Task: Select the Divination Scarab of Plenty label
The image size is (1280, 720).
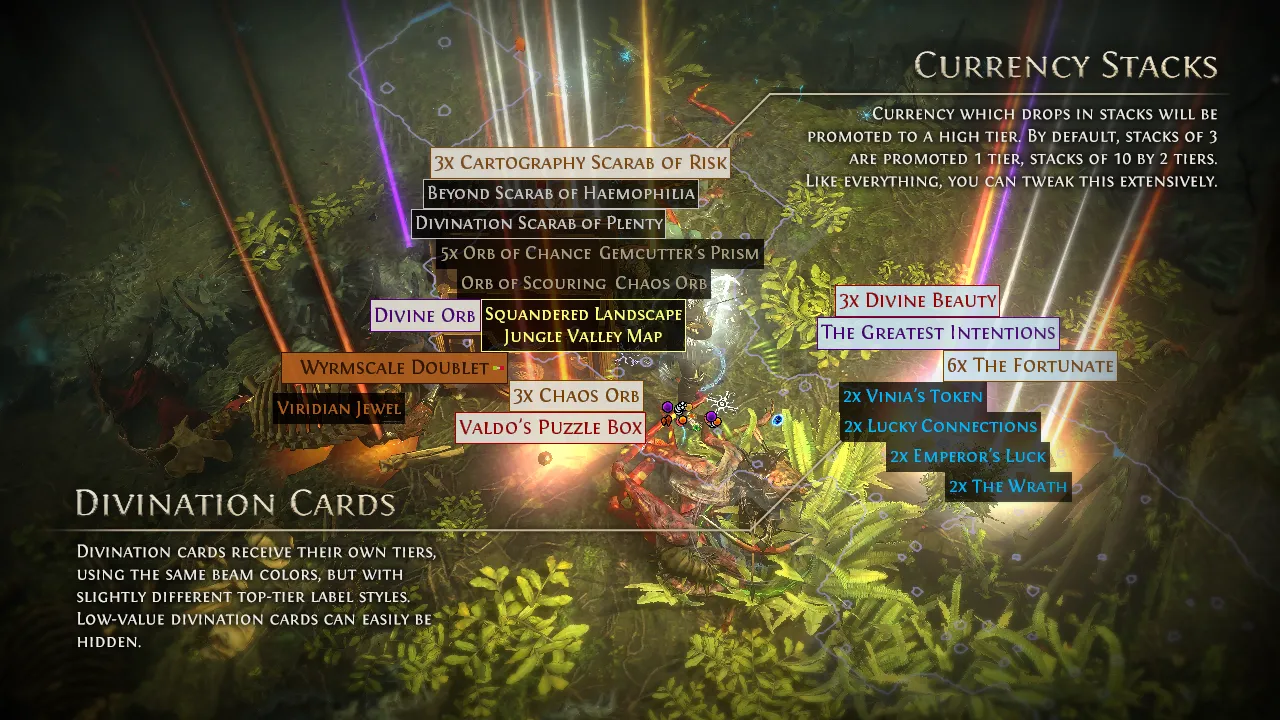Action: coord(539,223)
